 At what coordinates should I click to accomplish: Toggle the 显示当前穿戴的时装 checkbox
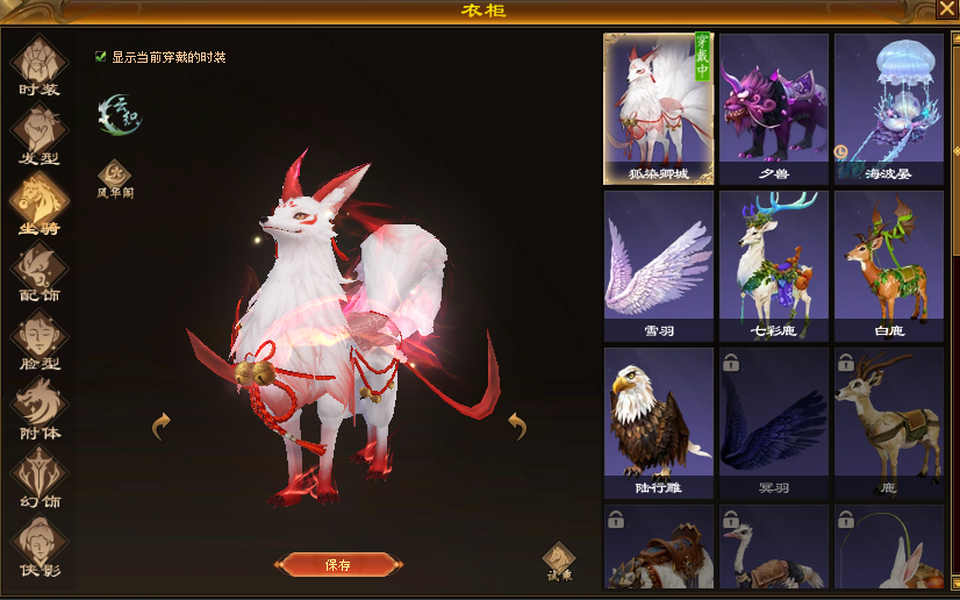101,57
